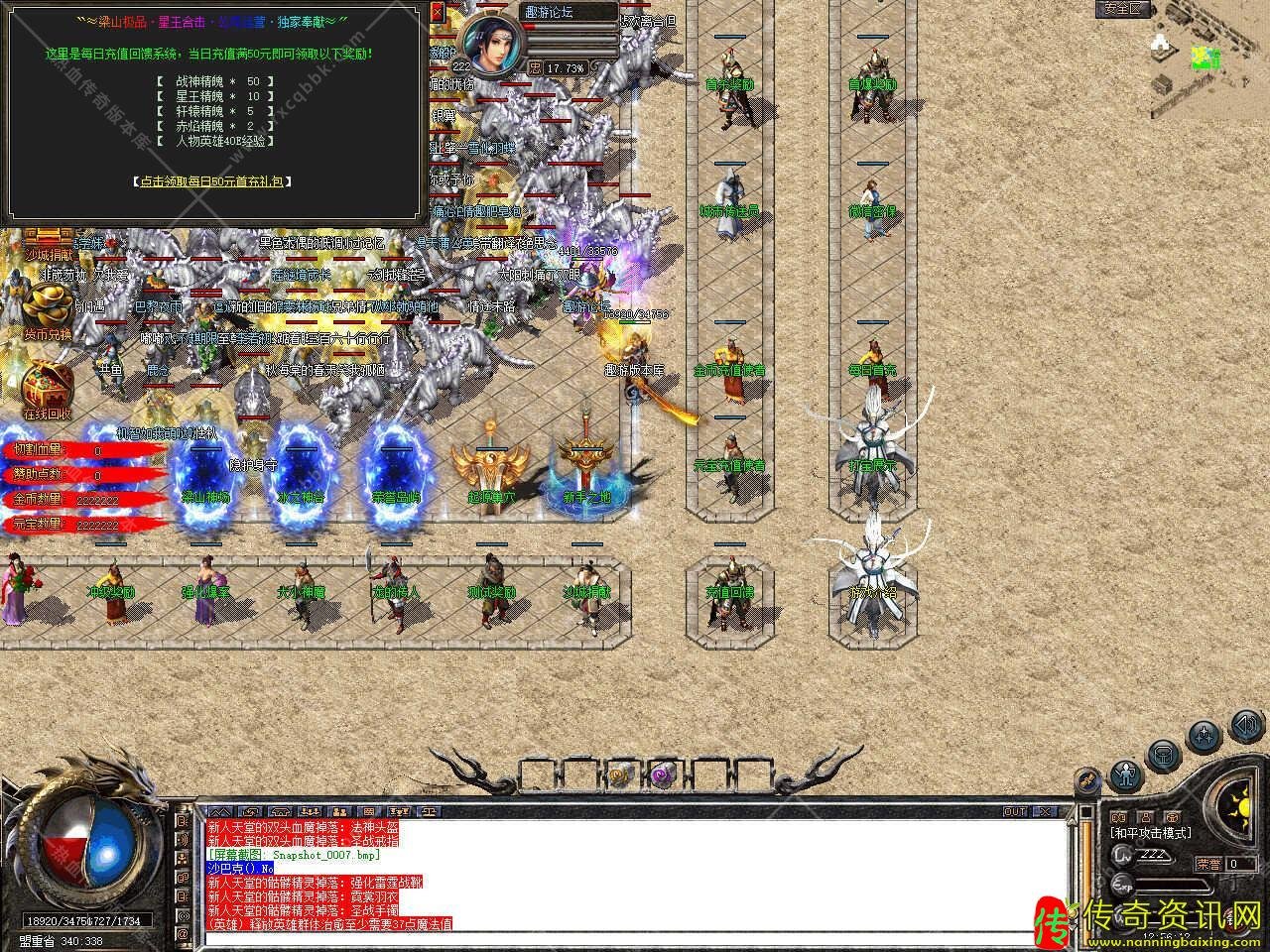
Task: Close the daily recharge reward dialog
Action: pos(439,12)
